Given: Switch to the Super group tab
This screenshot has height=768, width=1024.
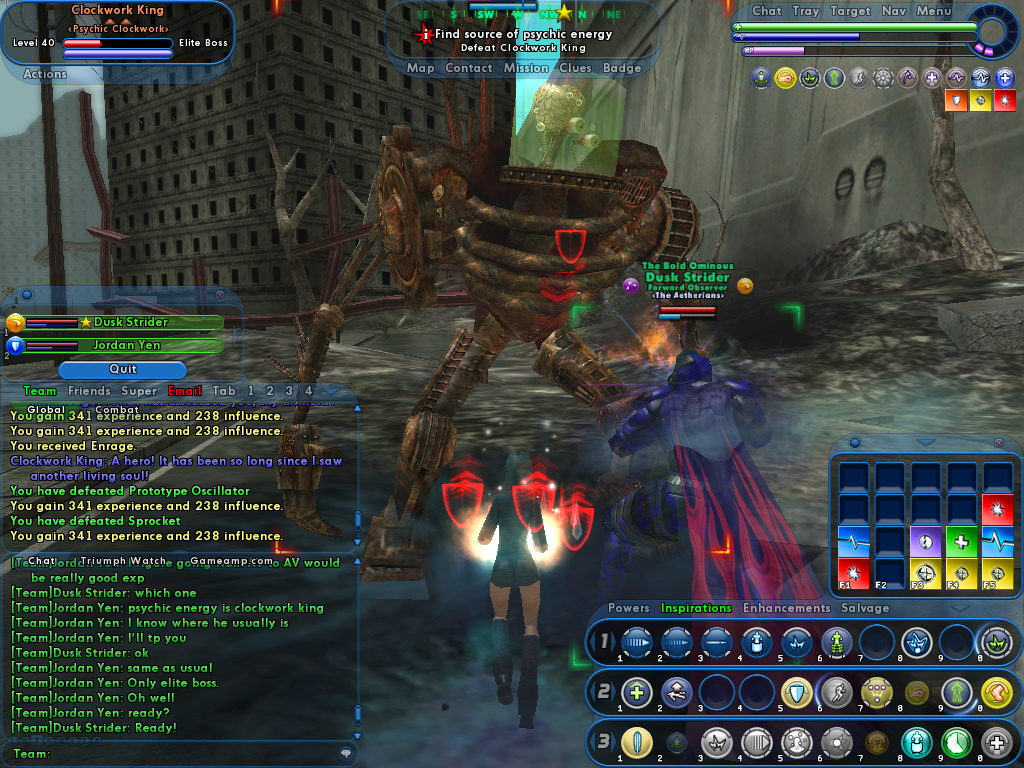Looking at the screenshot, I should 139,391.
